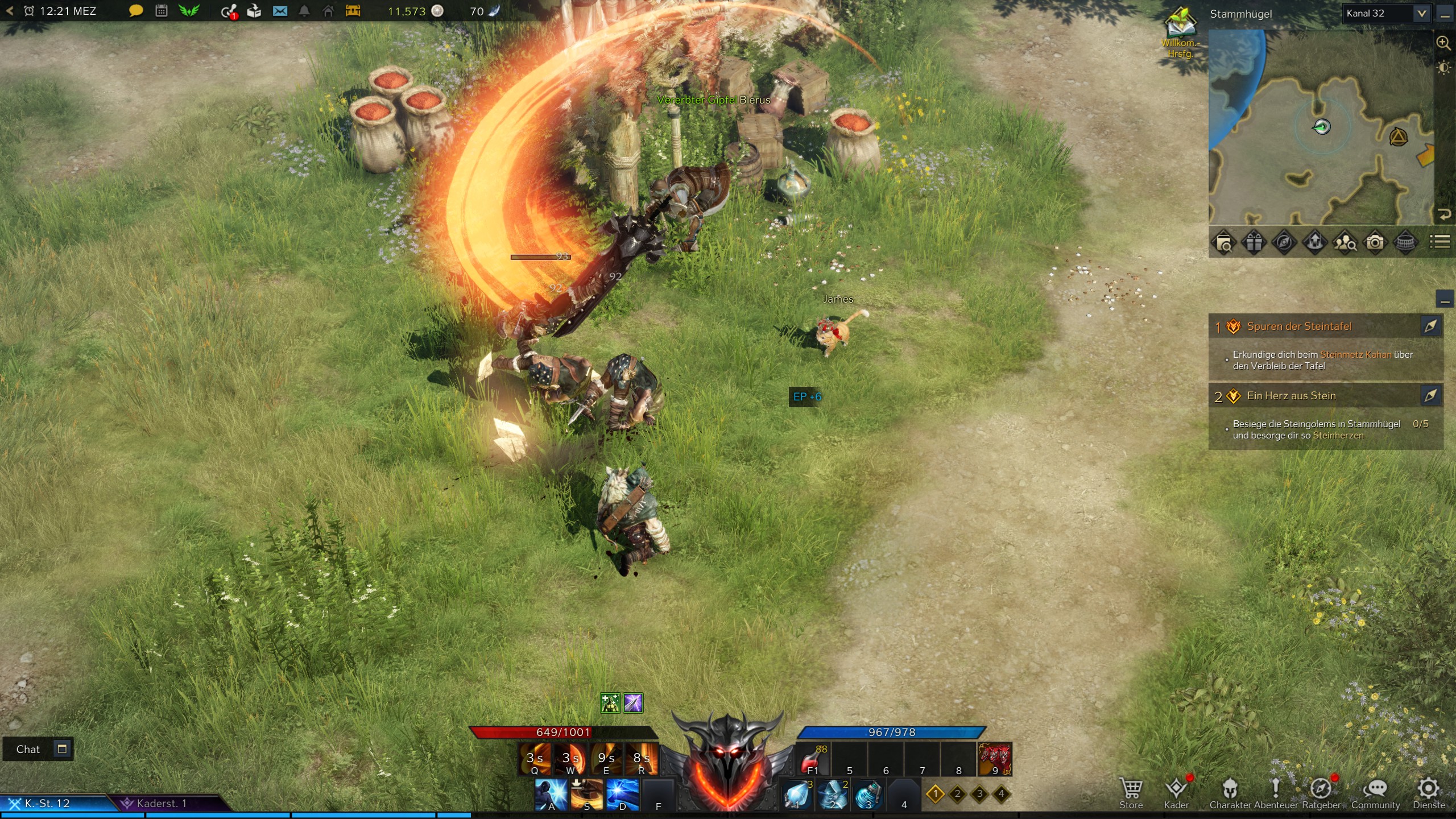Open the golden treasure chest icon

click(353, 11)
